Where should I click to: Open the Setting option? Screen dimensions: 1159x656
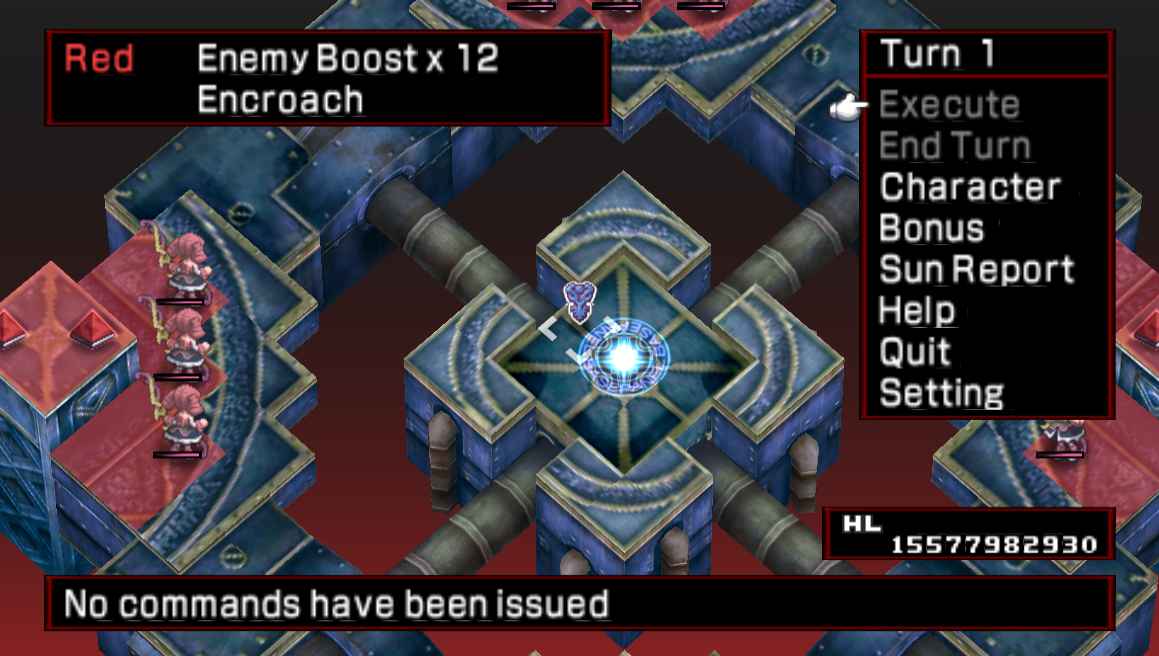click(941, 393)
